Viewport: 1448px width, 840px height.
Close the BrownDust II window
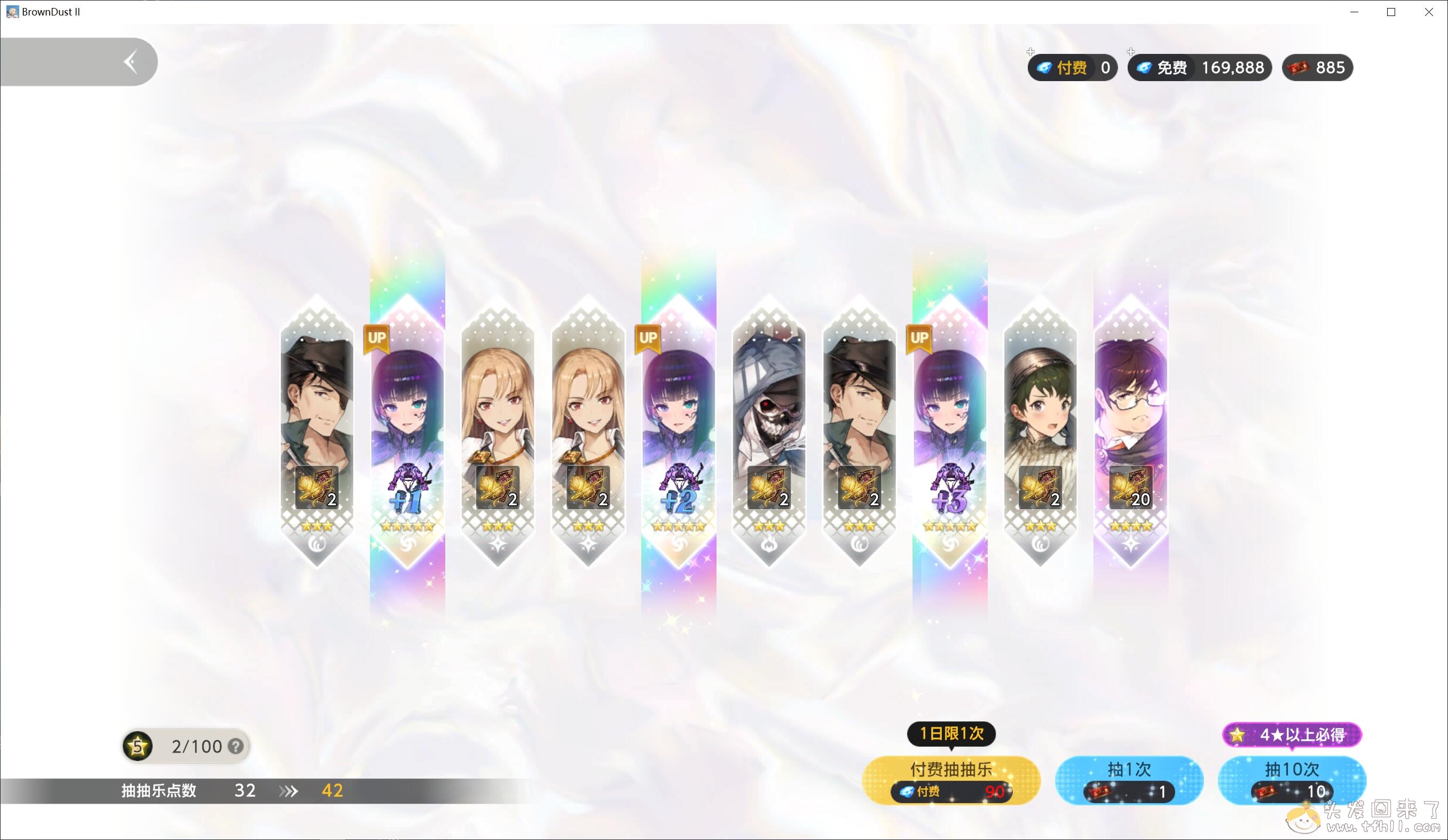click(x=1428, y=12)
